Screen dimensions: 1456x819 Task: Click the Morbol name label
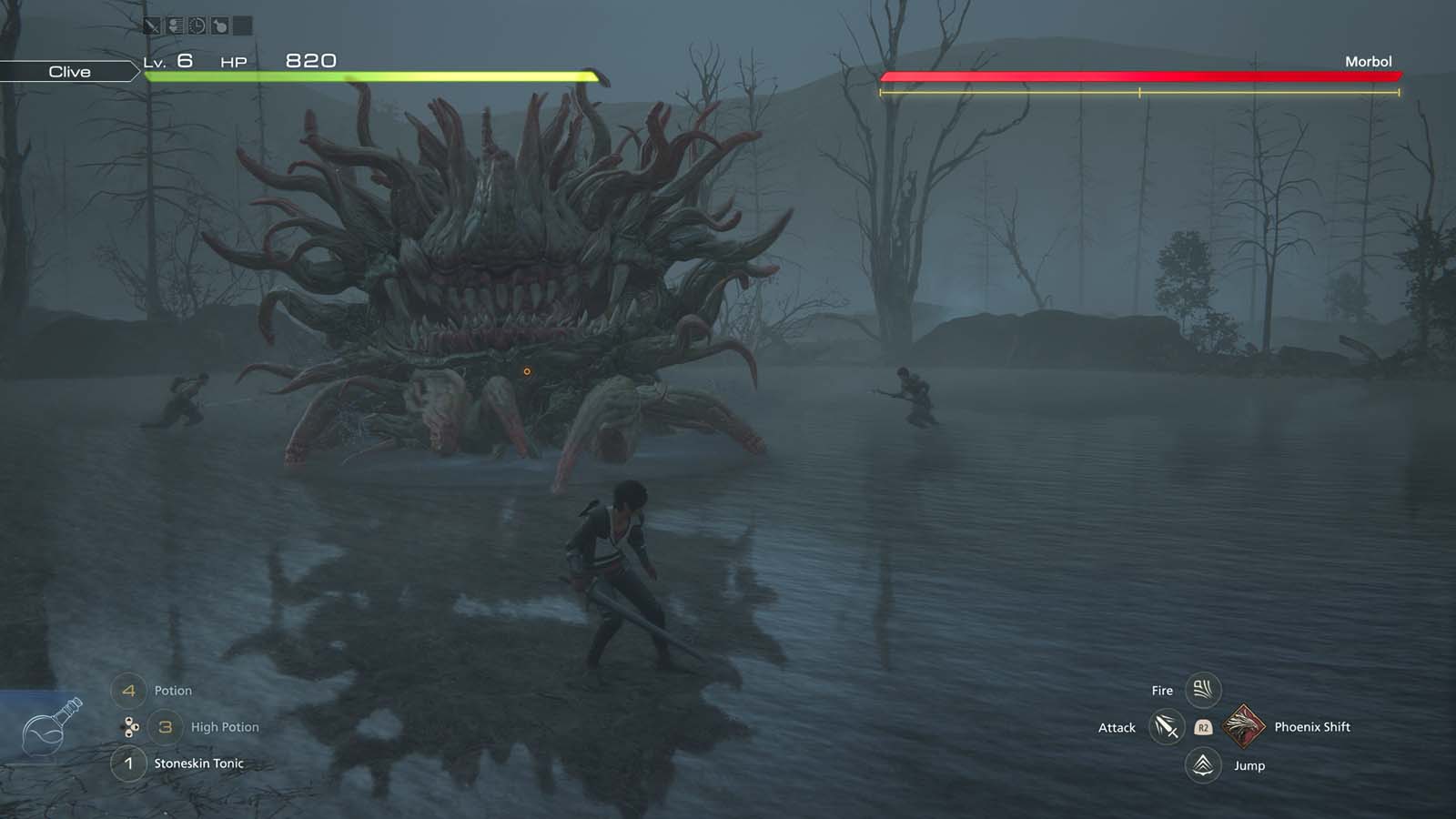point(1369,61)
